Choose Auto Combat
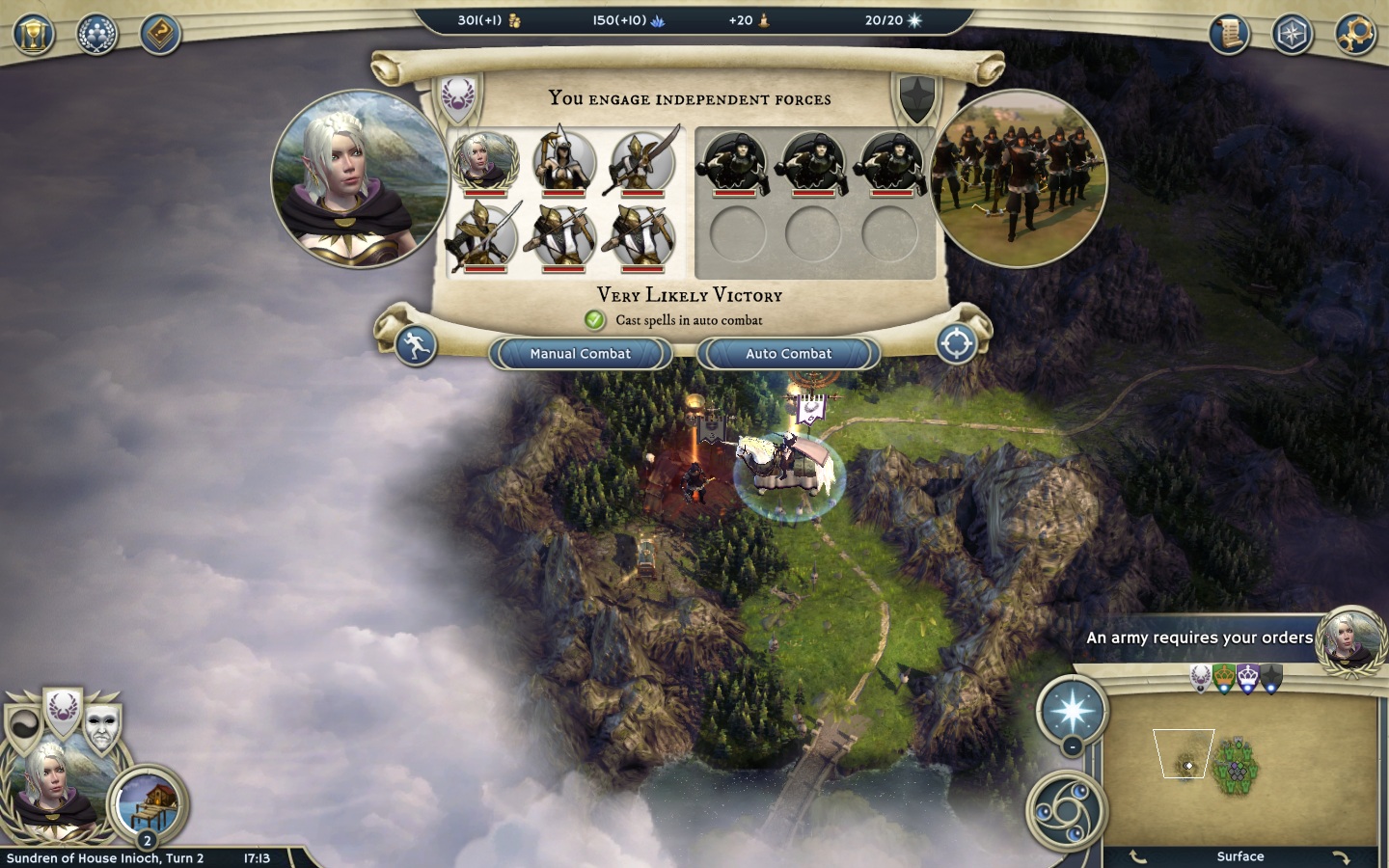 [788, 354]
